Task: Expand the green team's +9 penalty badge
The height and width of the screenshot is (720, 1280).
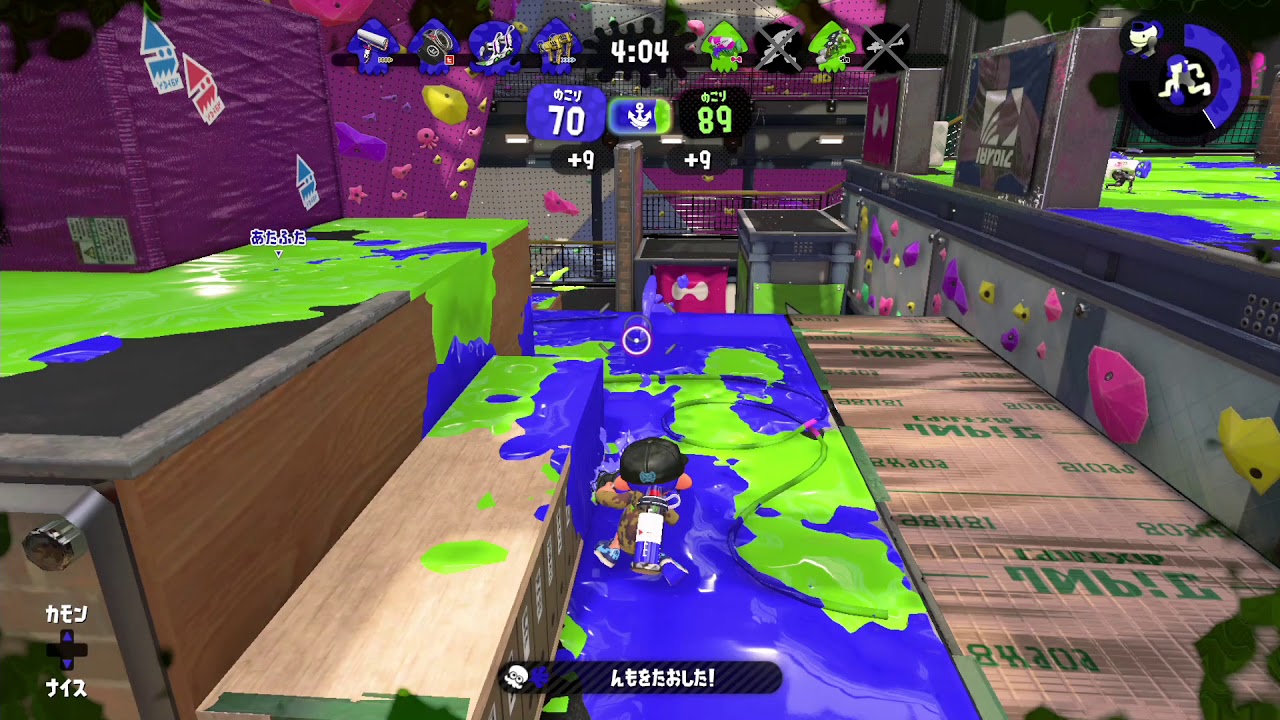Action: [698, 158]
